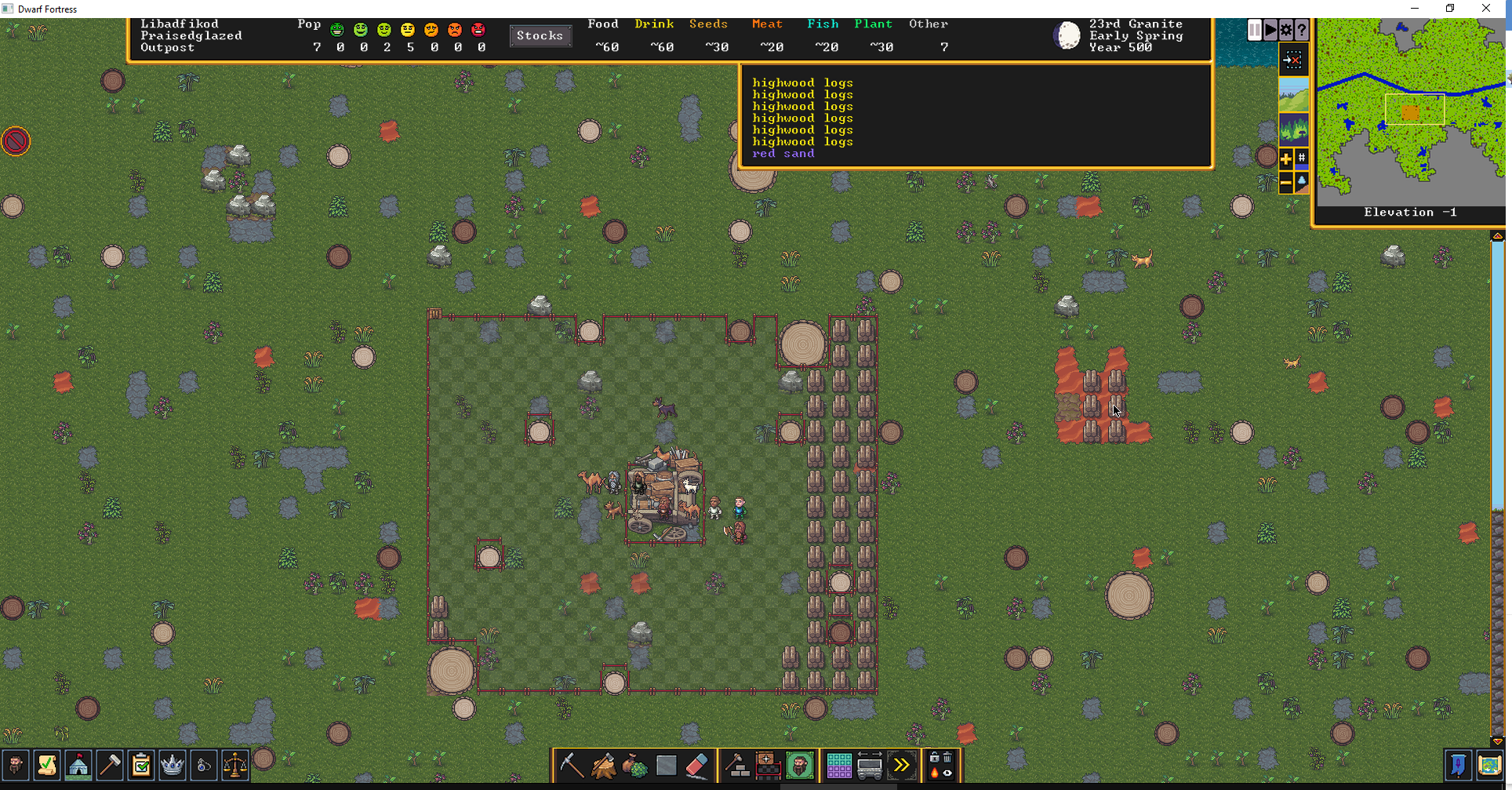Open the zones grid menu
Viewport: 1512px width, 790px height.
pos(838,765)
